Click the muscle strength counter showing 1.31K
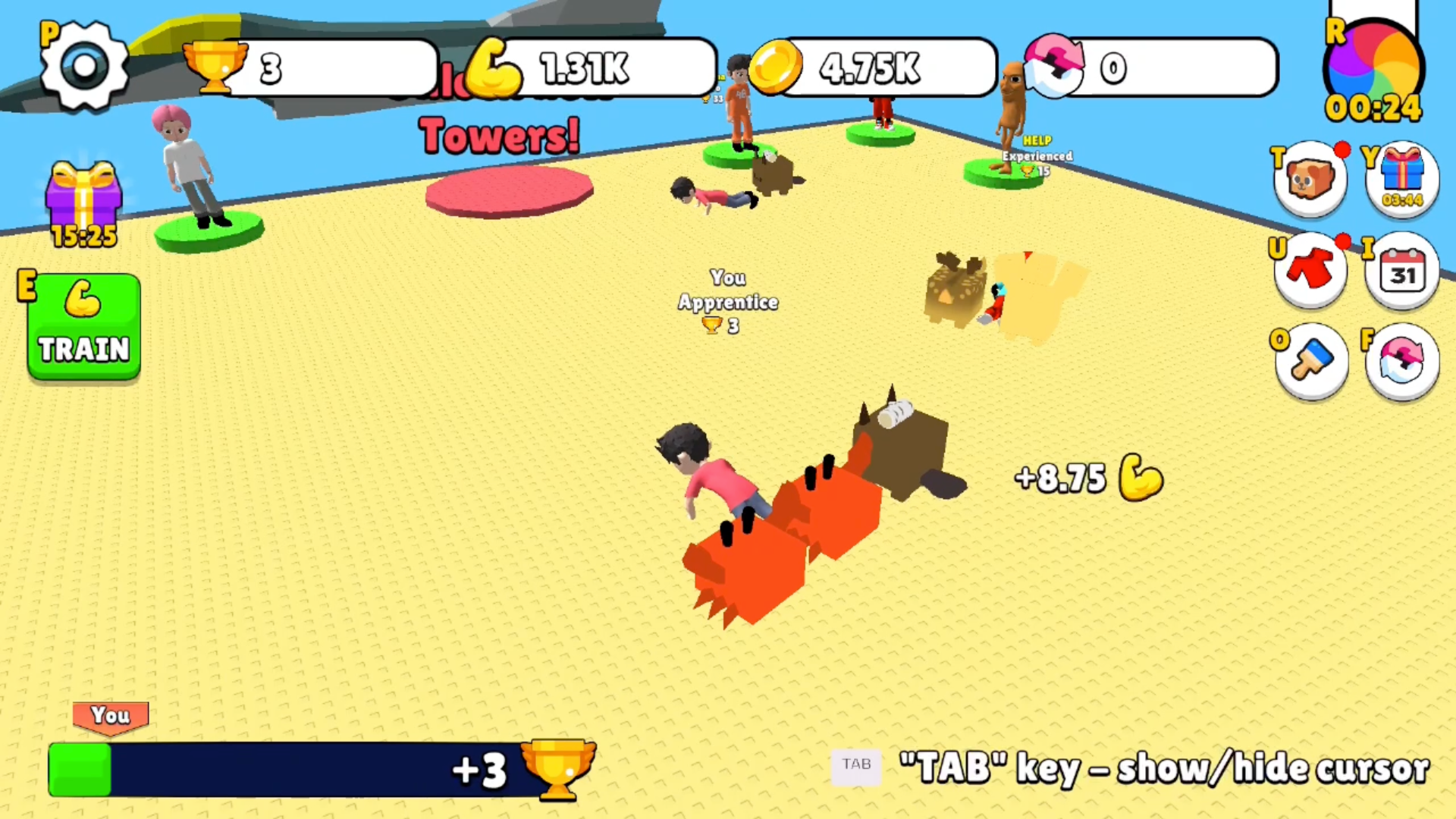The width and height of the screenshot is (1456, 819). click(599, 70)
